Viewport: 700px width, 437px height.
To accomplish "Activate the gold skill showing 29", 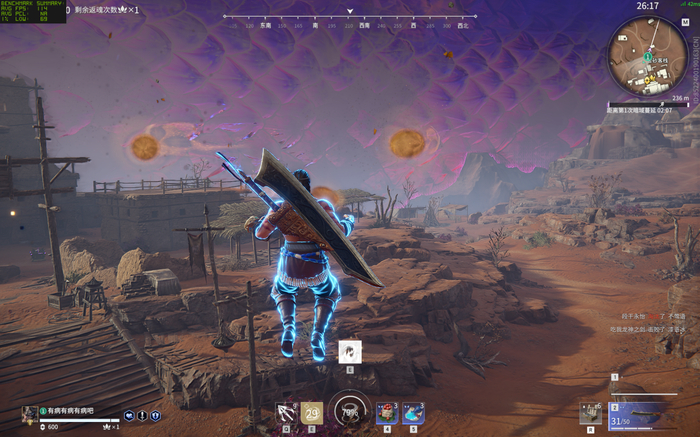I will tap(312, 412).
